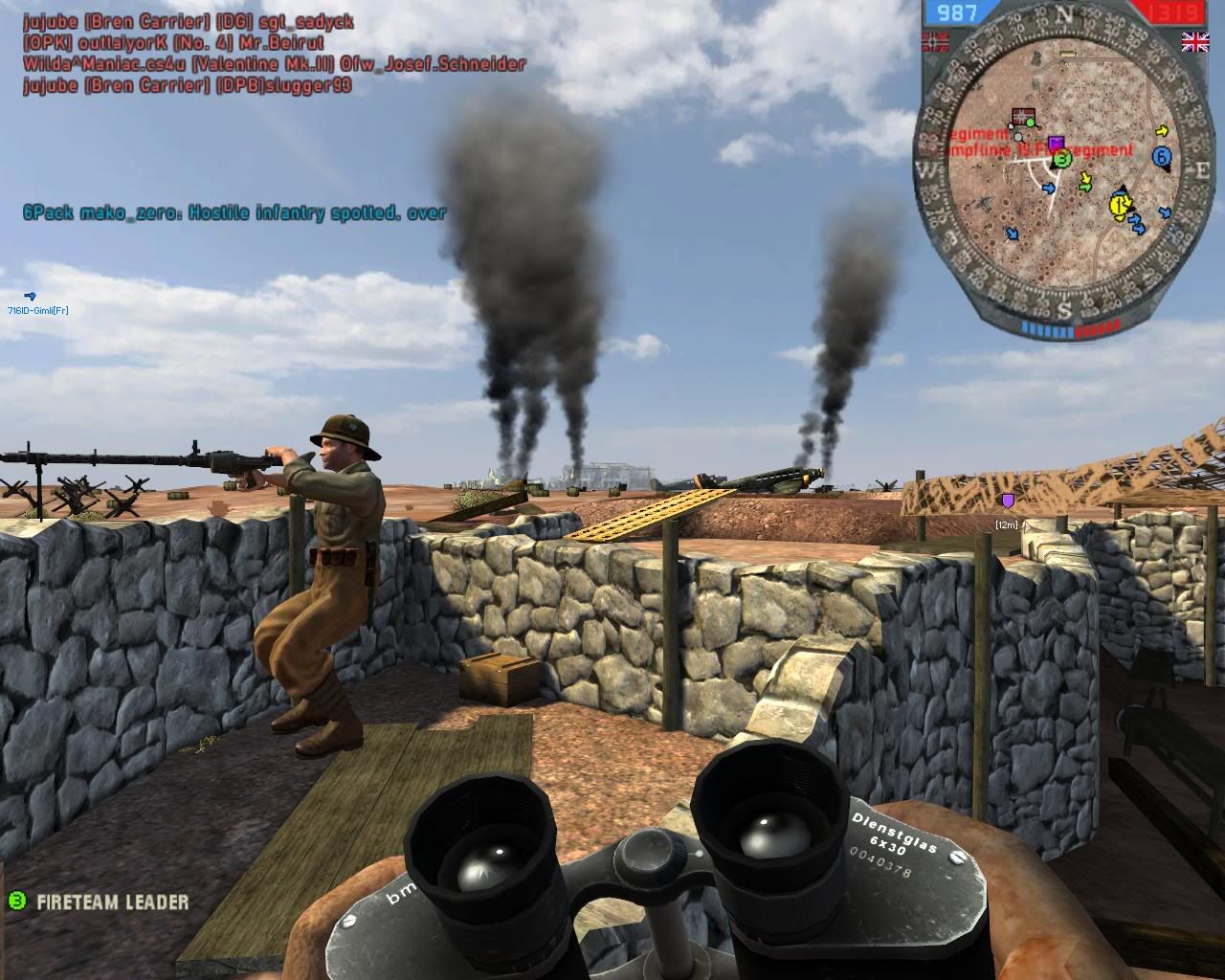Screen dimensions: 1225x980
Task: Select a blue teammate arrow on the minimap
Action: point(1049,189)
